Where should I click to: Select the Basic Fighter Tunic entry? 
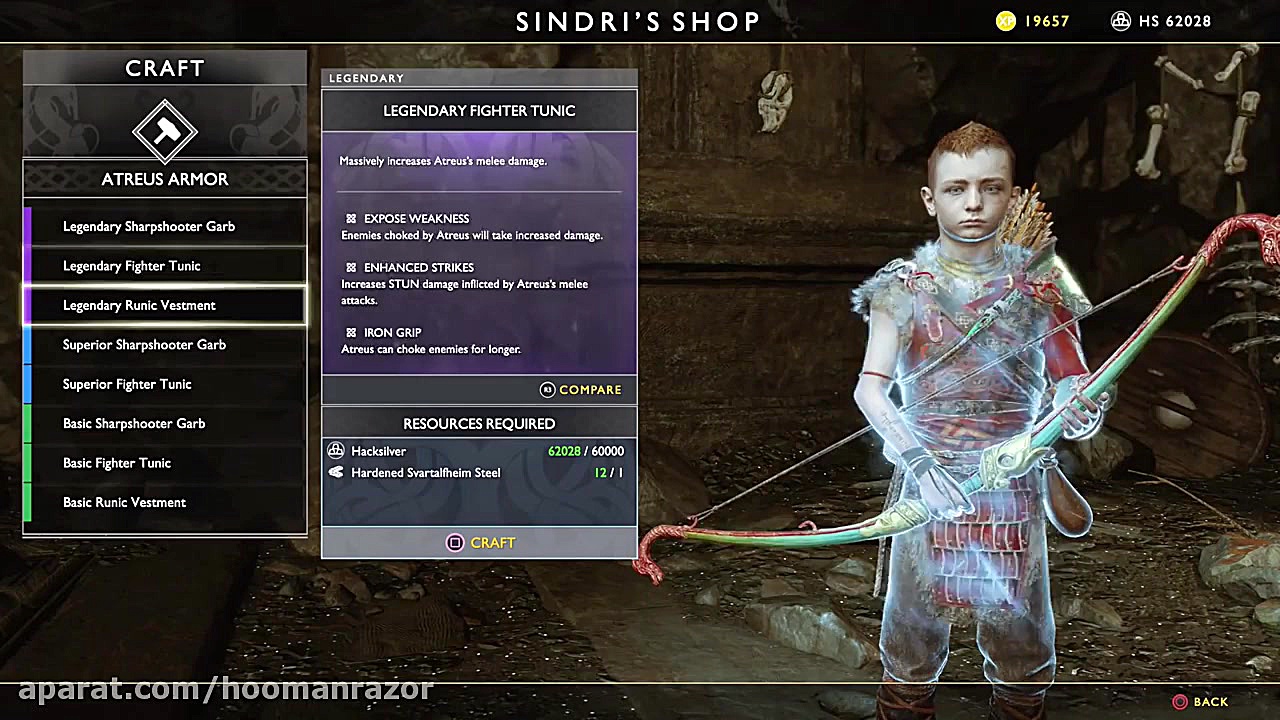click(x=164, y=463)
